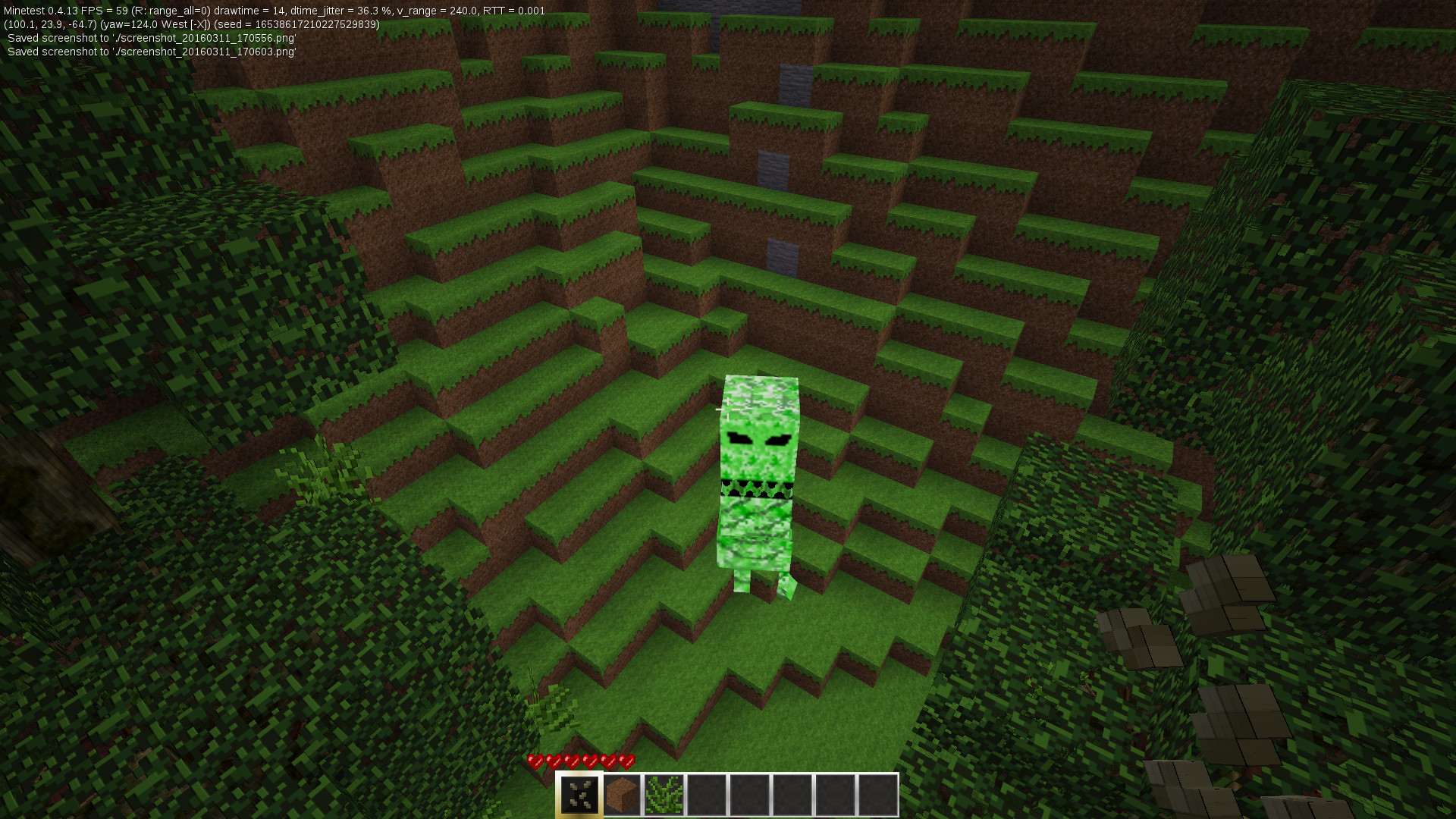Viewport: 1456px width, 819px height.
Task: Click the screenshot_20160311_170556.png saved message
Action: pos(152,39)
